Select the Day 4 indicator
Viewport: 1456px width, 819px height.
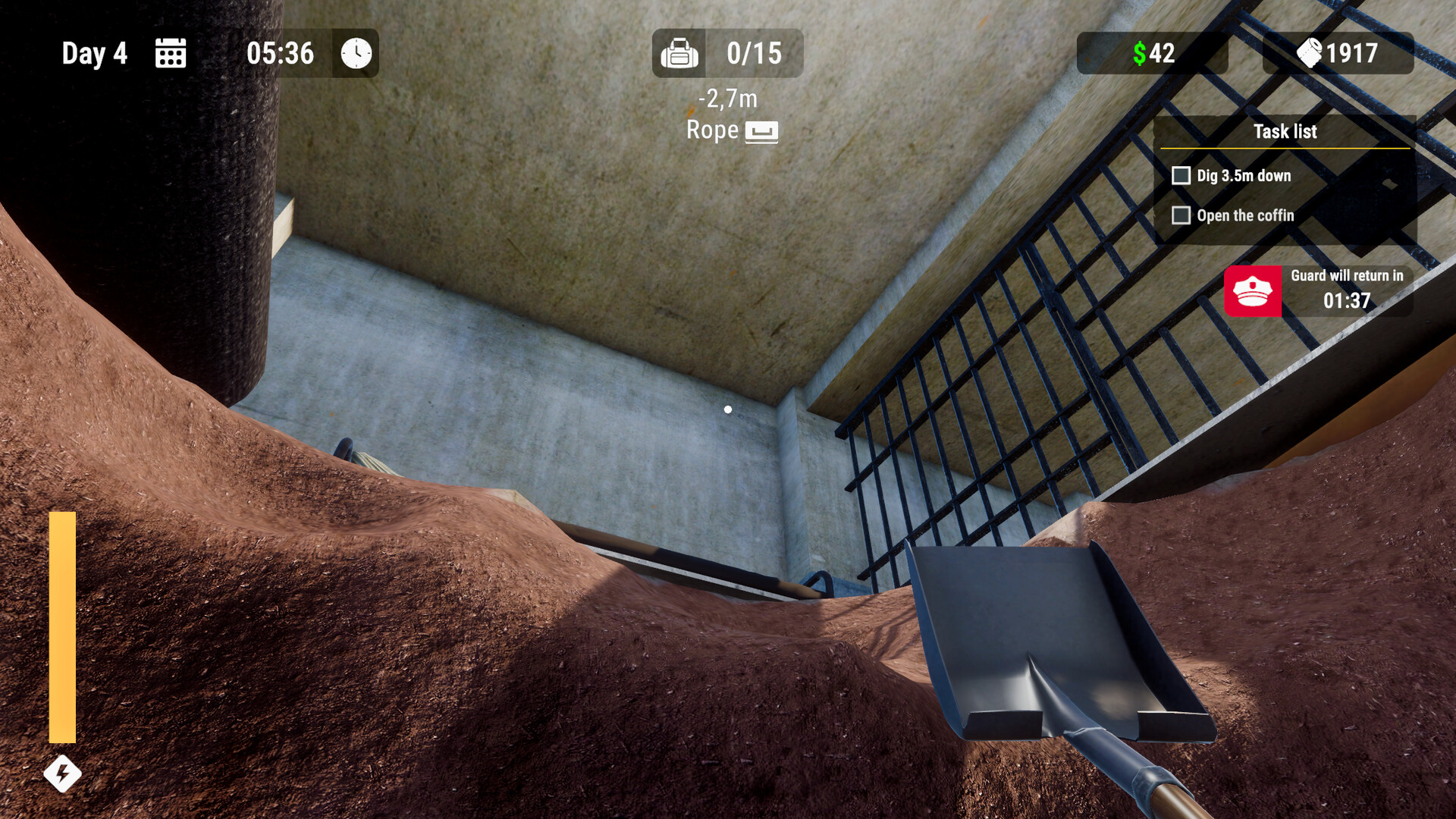[95, 53]
